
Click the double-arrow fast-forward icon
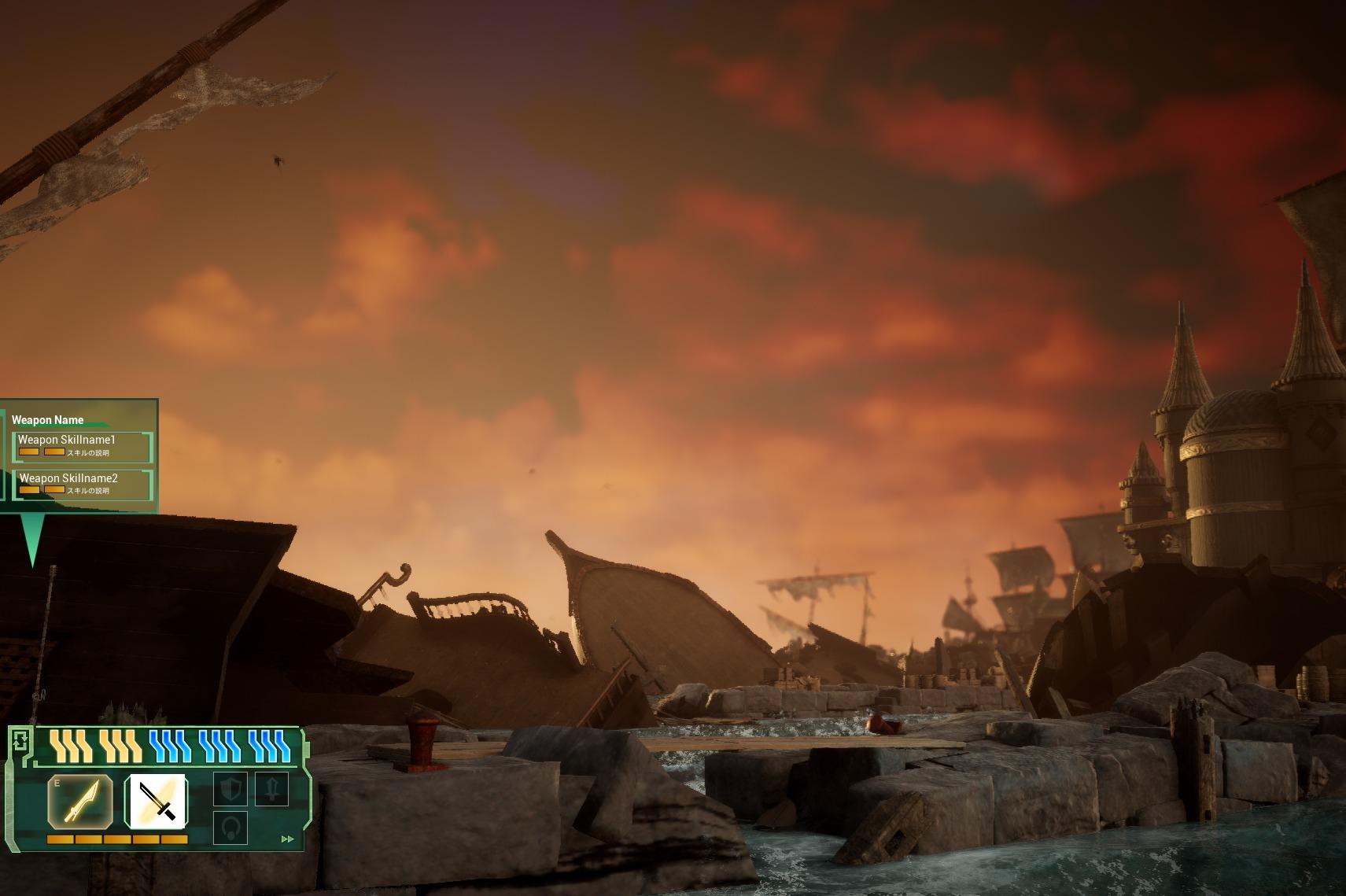coord(287,839)
